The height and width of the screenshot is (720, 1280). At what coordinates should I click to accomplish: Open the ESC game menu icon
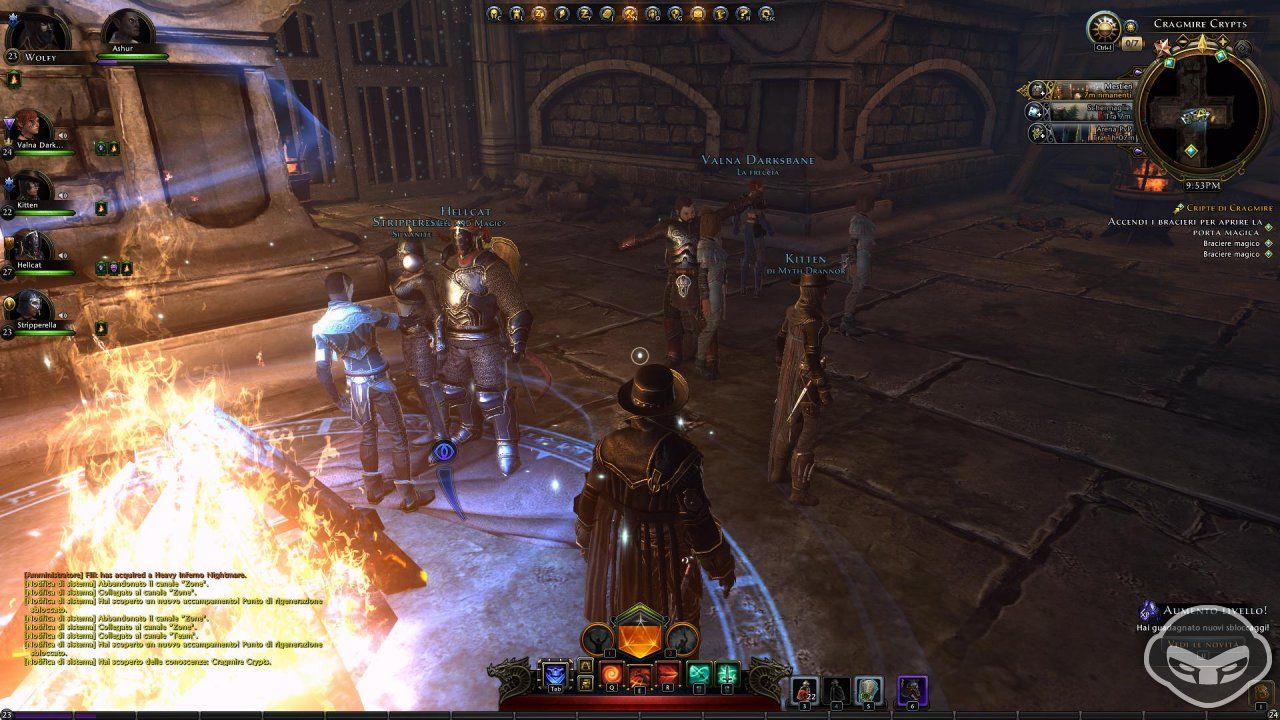[x=765, y=15]
